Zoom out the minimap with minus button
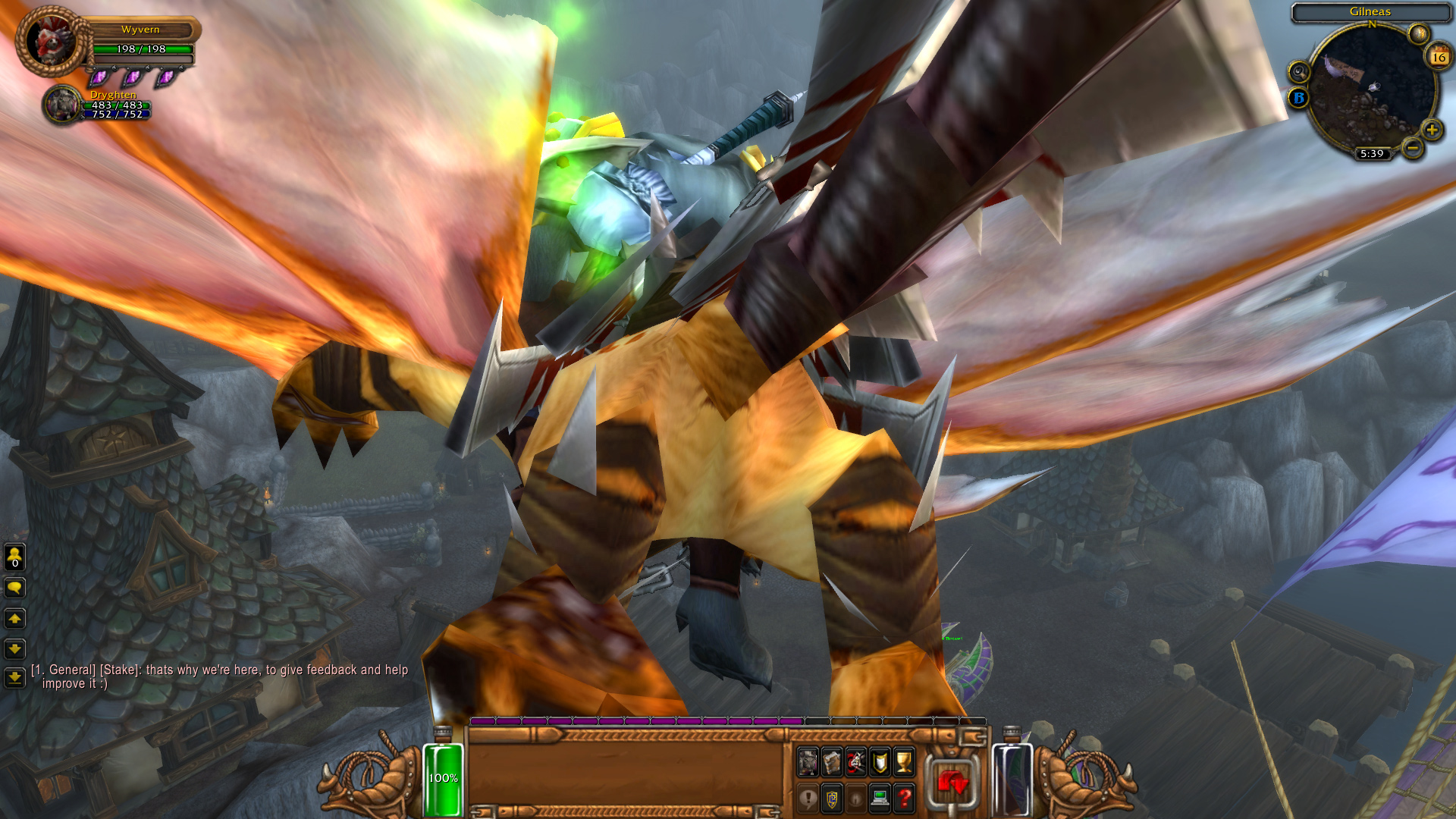 tap(1412, 148)
